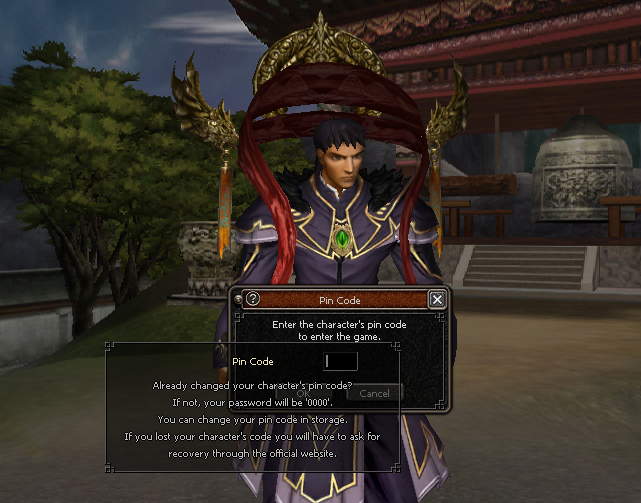Image resolution: width=641 pixels, height=503 pixels.
Task: Click the Pin Code input box
Action: coord(341,361)
